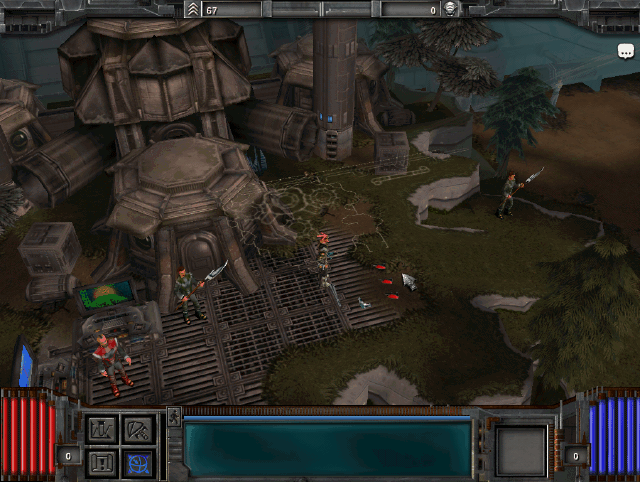Select the top-left command panel icon

coord(102,429)
